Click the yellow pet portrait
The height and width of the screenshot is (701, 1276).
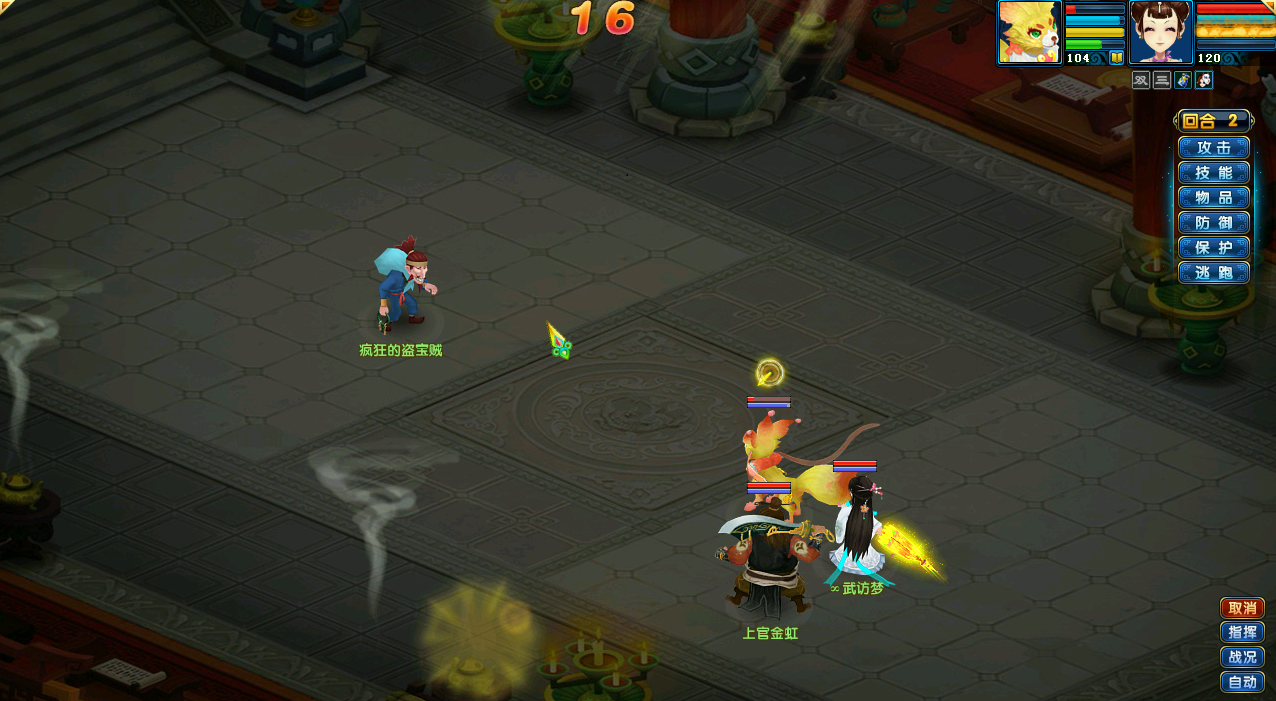point(1029,32)
